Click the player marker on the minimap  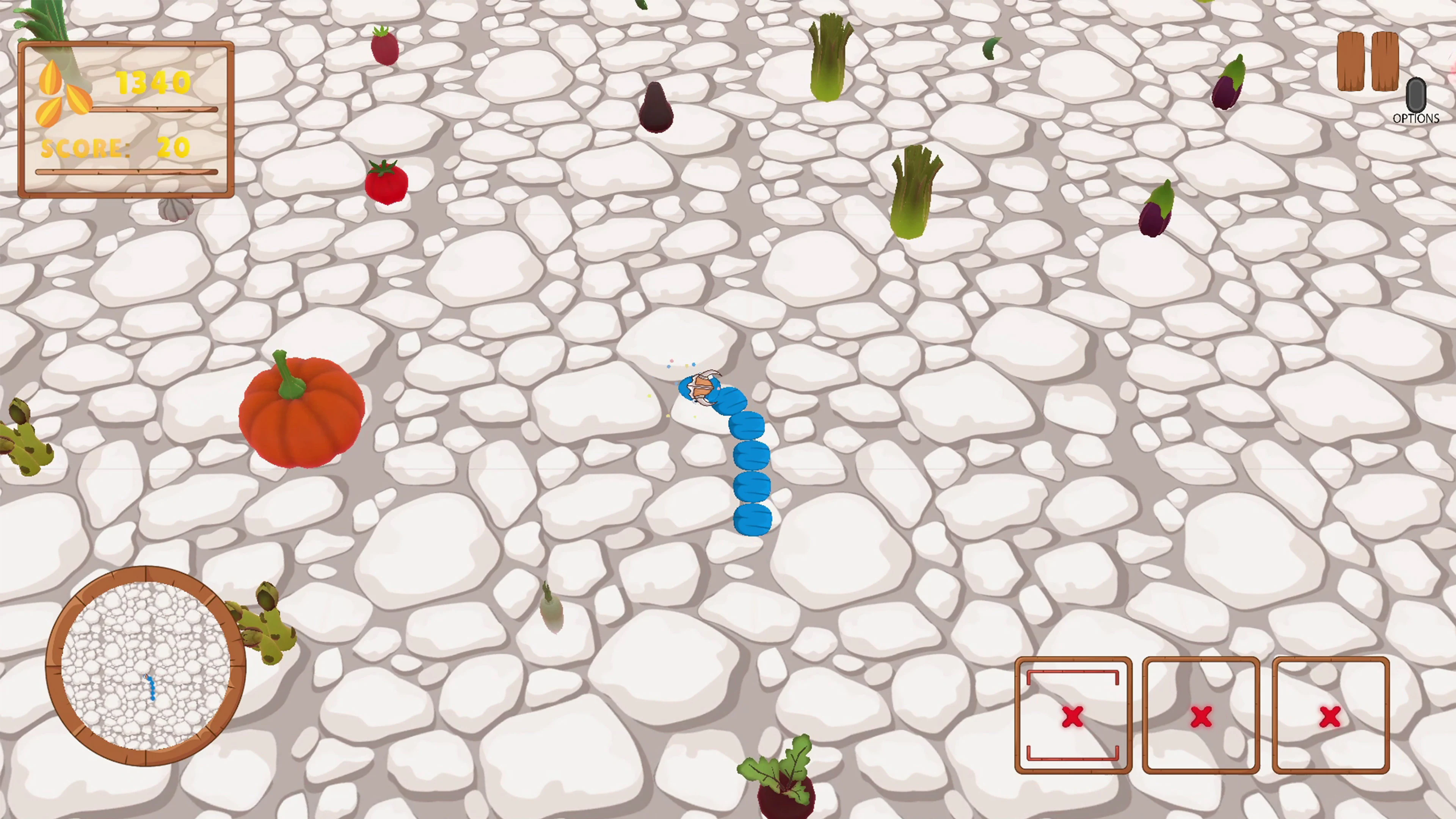tap(152, 687)
